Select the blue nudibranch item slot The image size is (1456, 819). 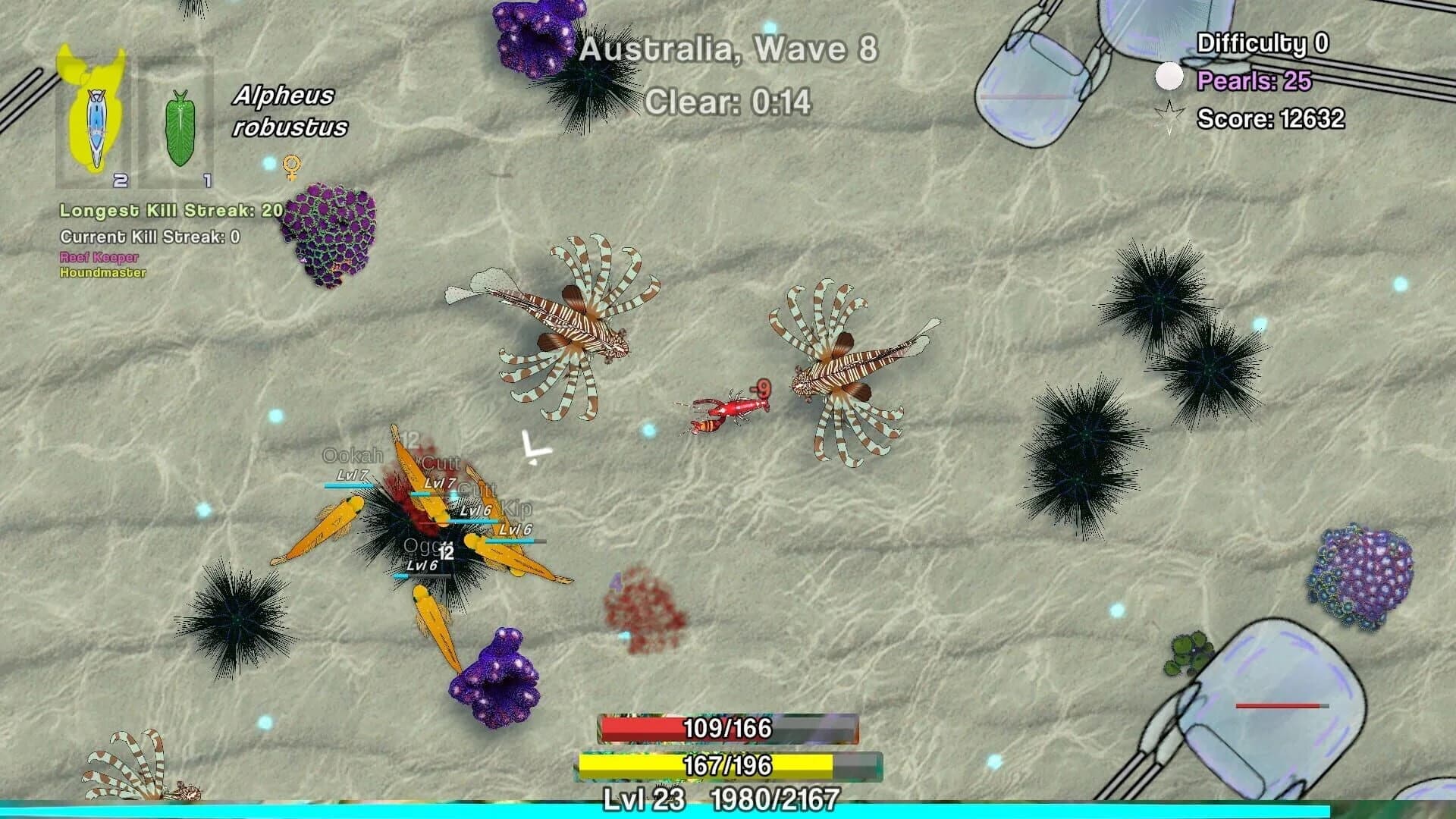[97, 121]
